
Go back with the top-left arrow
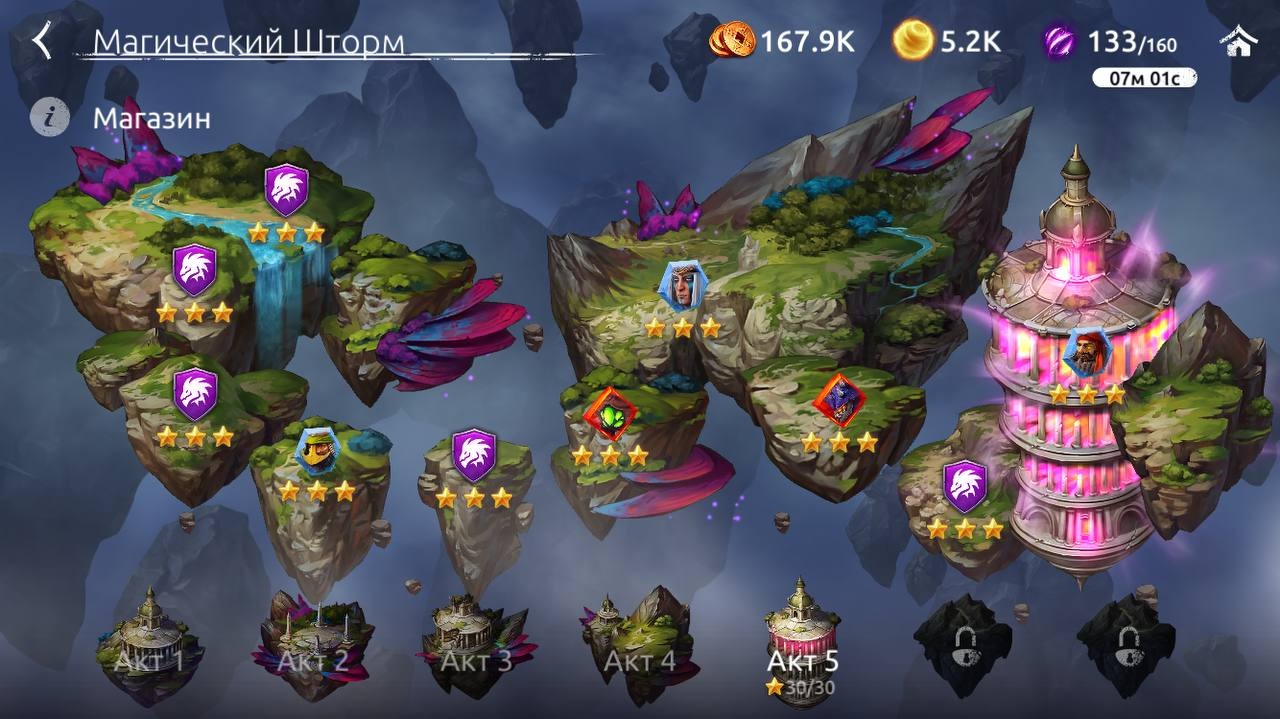tap(42, 42)
